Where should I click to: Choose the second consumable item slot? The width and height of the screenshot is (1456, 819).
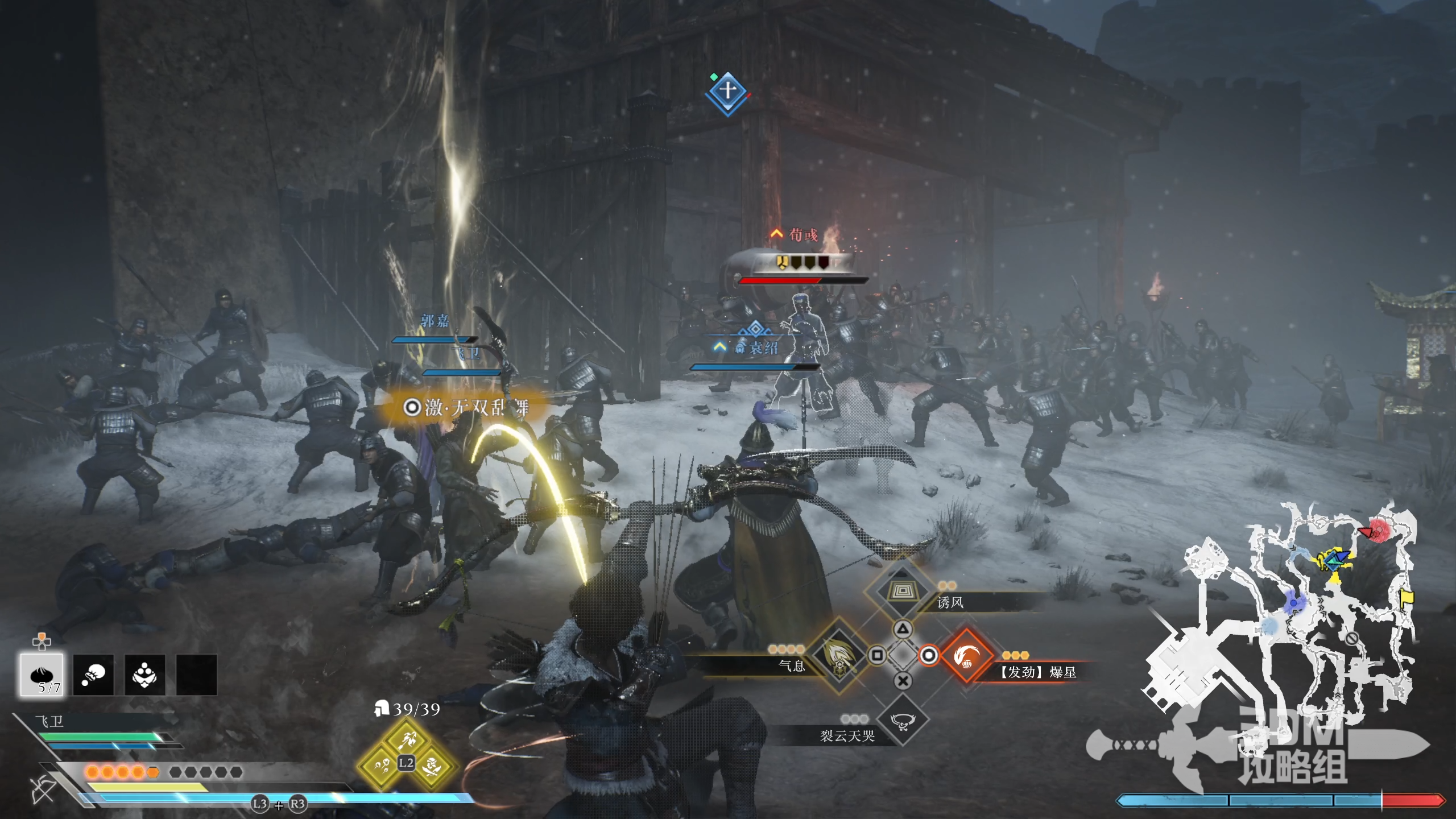[x=93, y=675]
